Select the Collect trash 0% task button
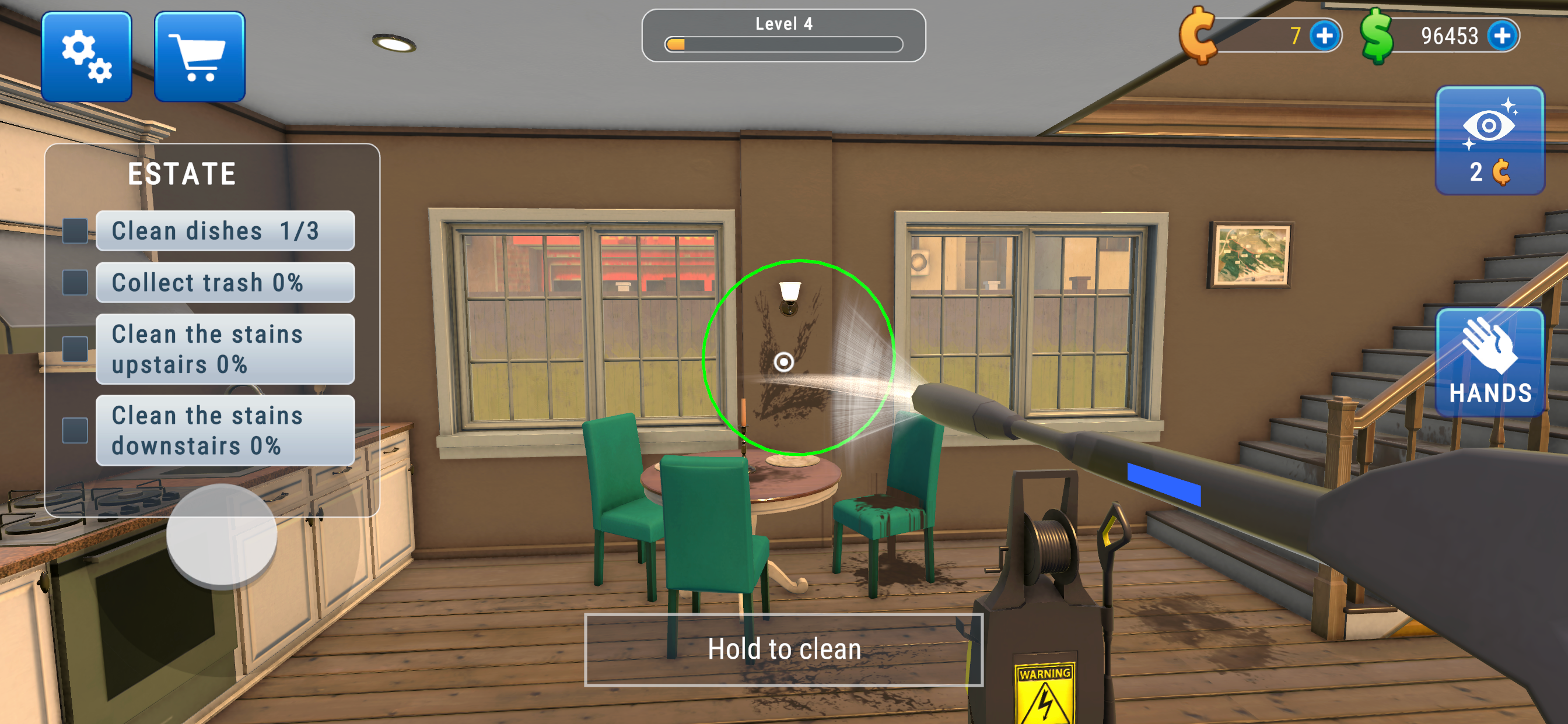 [x=225, y=282]
